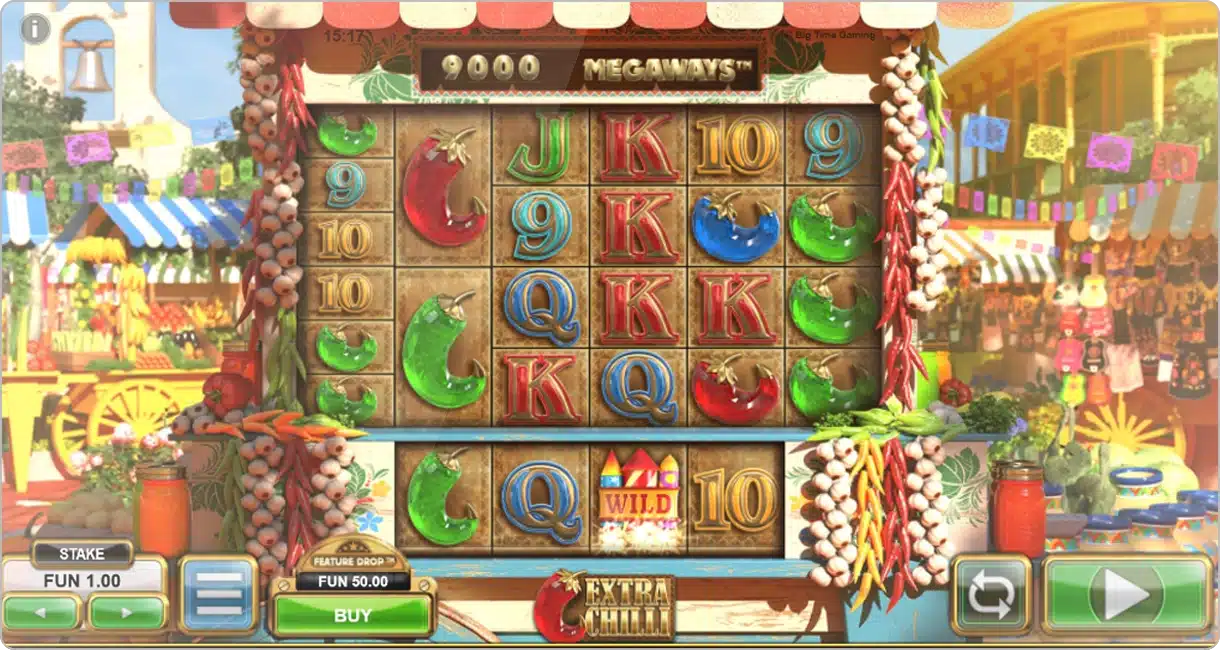Screen dimensions: 1220x650
Task: Spin the reels with the green play button
Action: (1127, 595)
